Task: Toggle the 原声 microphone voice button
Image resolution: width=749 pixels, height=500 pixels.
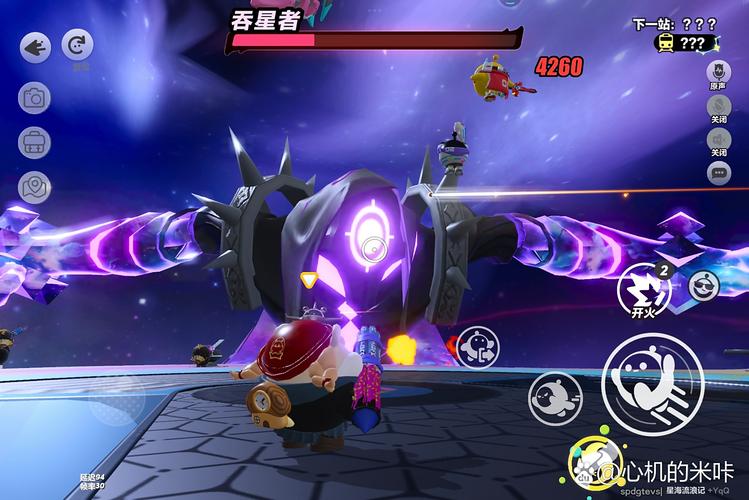Action: [718, 72]
